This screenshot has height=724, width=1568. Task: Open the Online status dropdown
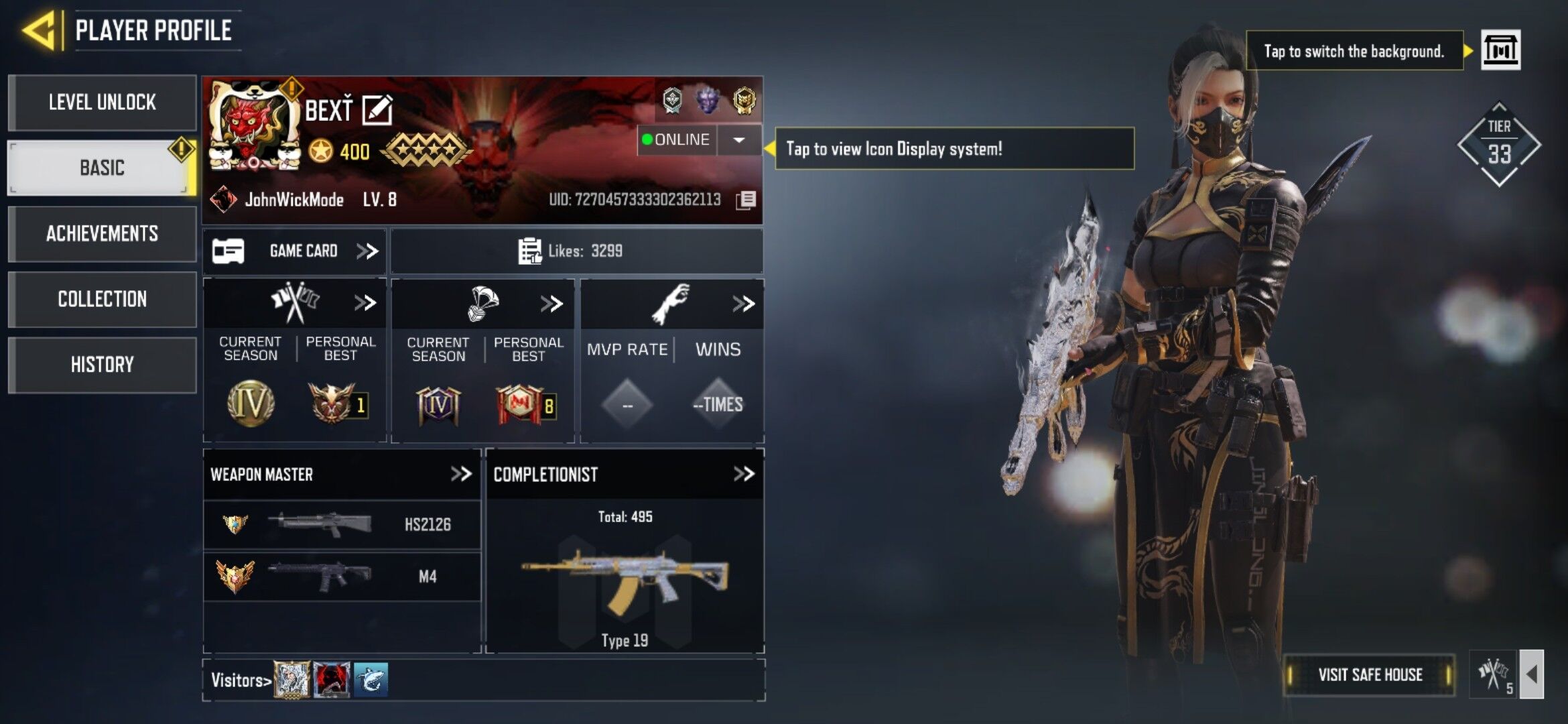[x=738, y=140]
